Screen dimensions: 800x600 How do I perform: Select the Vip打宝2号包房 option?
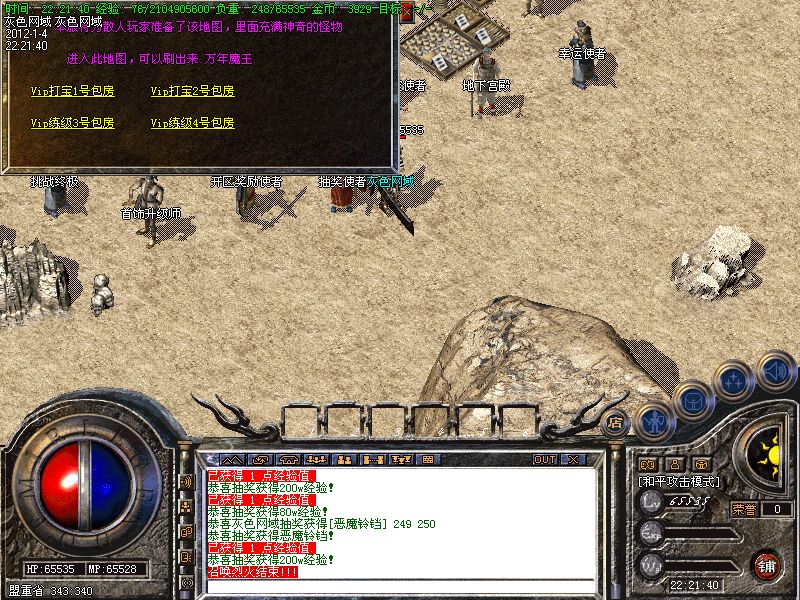pyautogui.click(x=192, y=91)
